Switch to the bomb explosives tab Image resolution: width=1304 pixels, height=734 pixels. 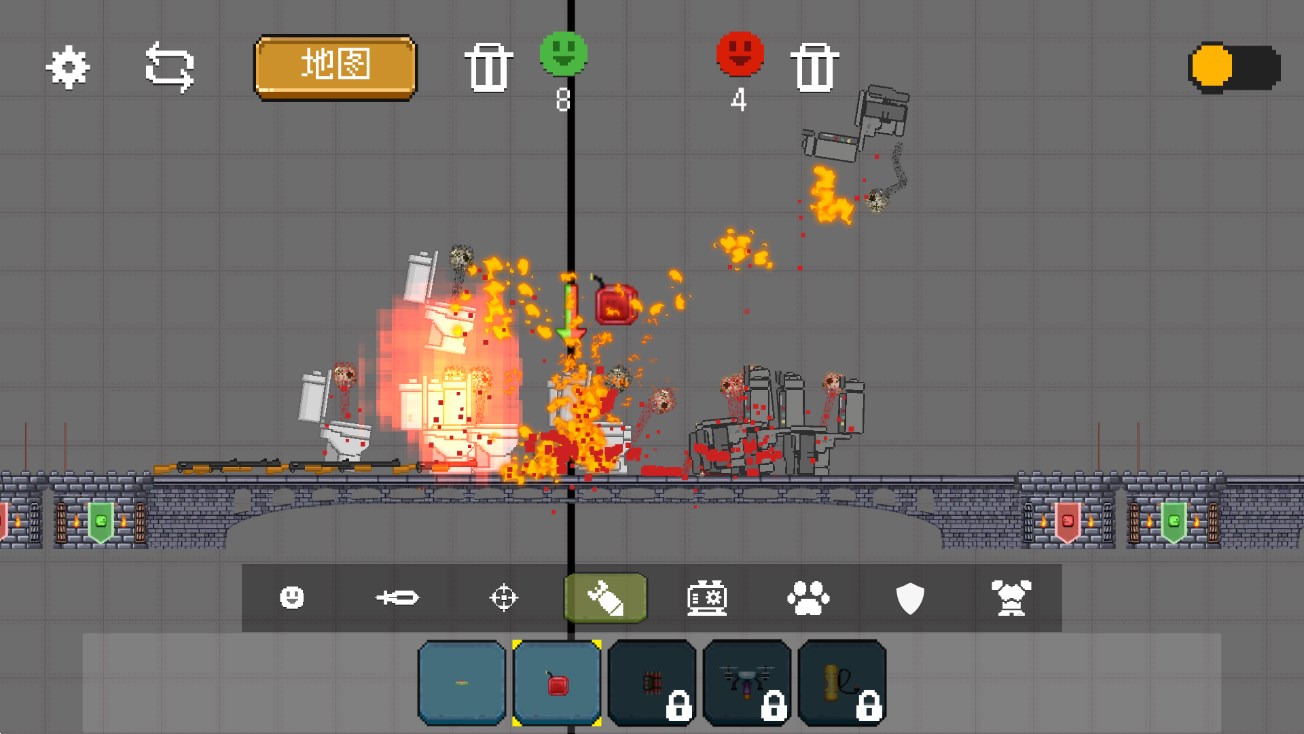click(606, 598)
